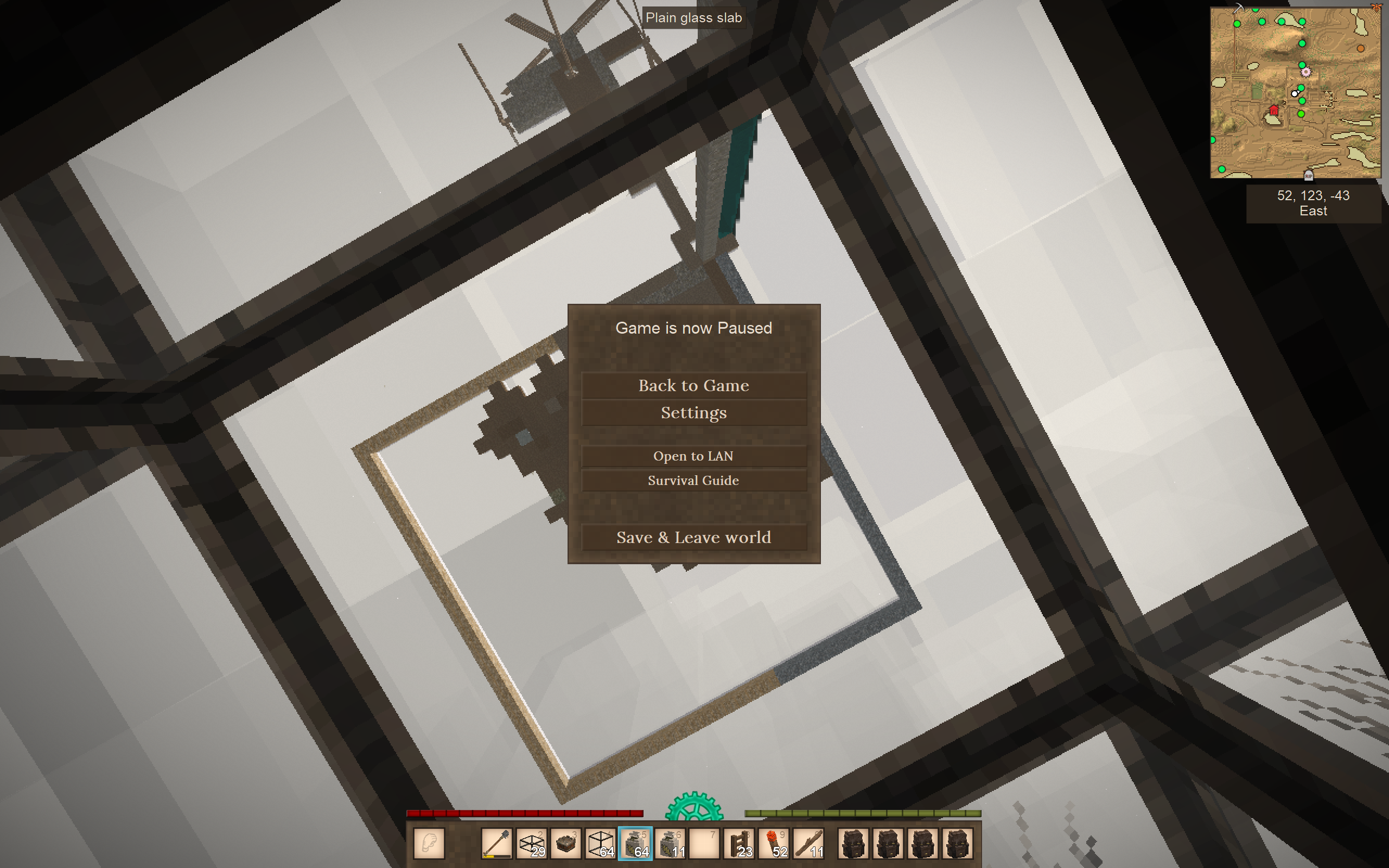Select the stick stack of 11
This screenshot has height=868, width=1389.
[809, 843]
